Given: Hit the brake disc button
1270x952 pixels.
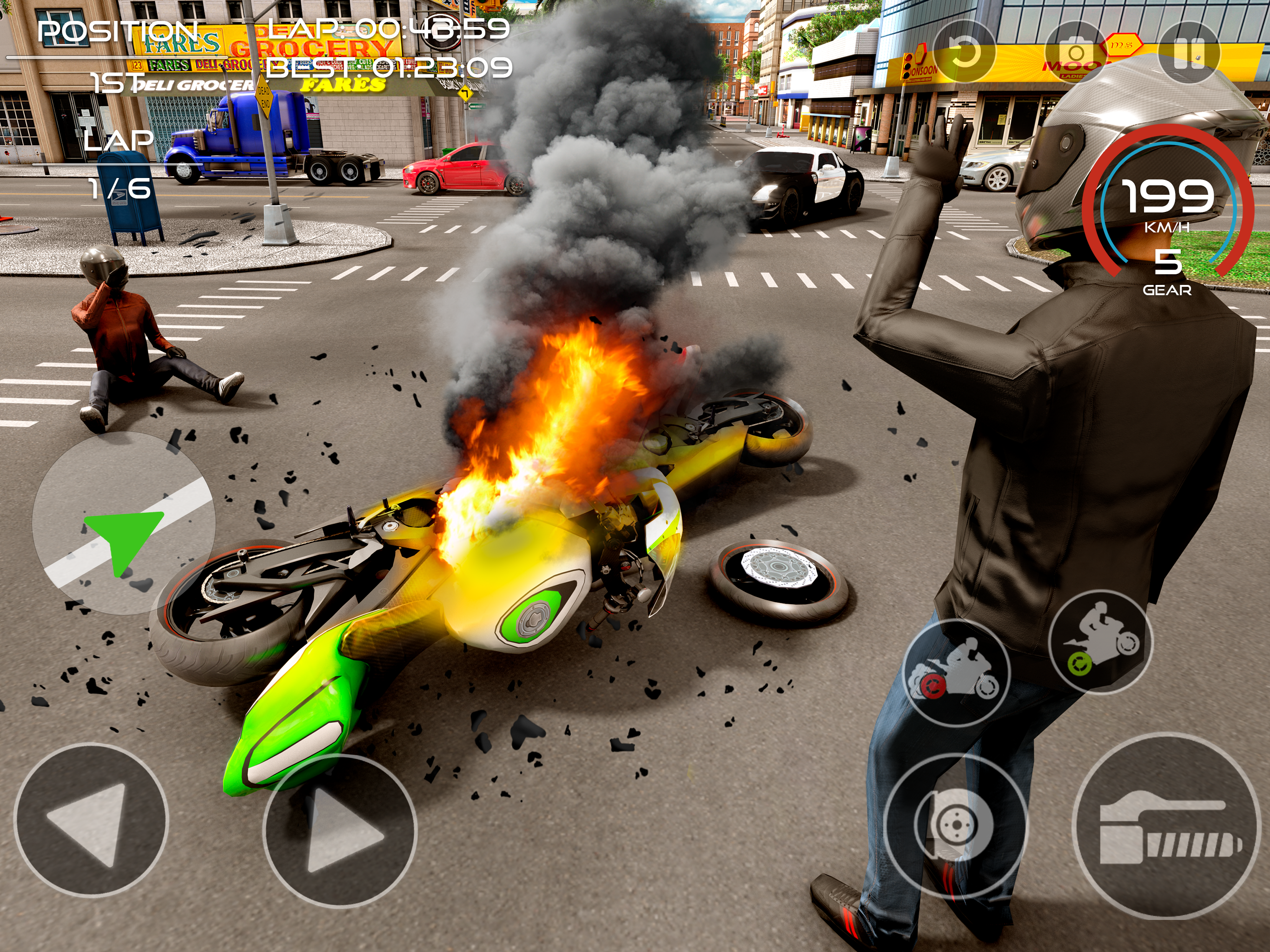Looking at the screenshot, I should (955, 825).
